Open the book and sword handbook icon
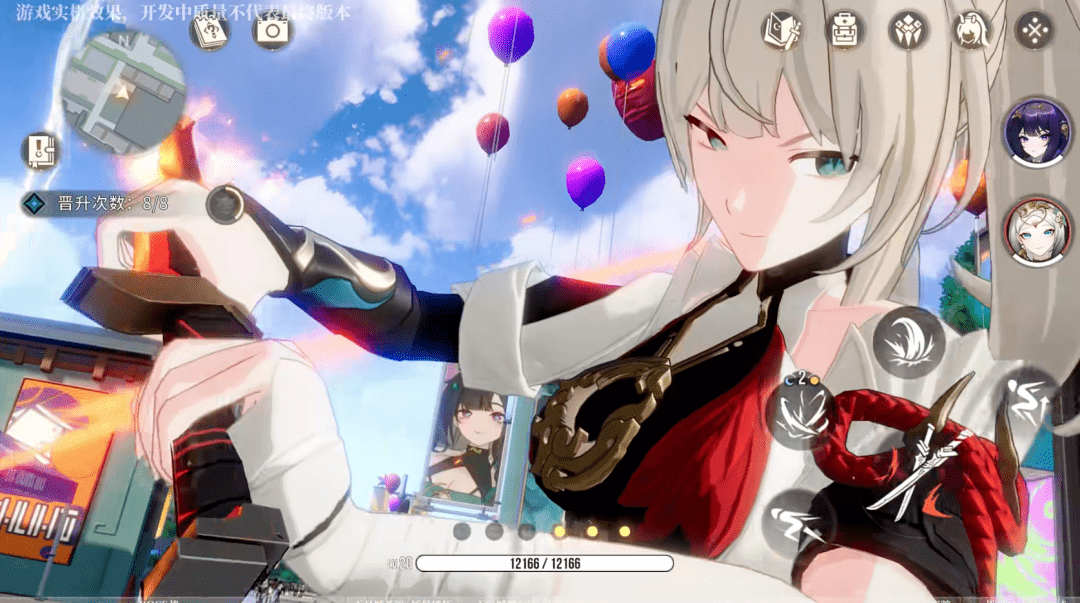The image size is (1080, 603). coord(781,29)
